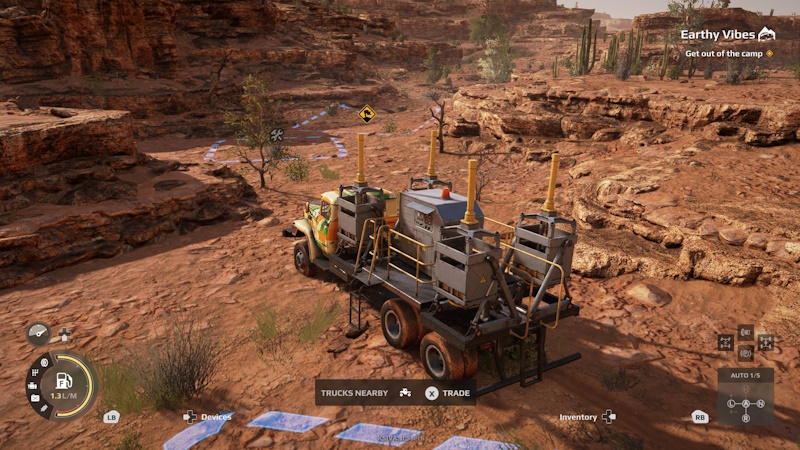Select the speedometer gauge icon
The image size is (800, 450).
click(38, 333)
